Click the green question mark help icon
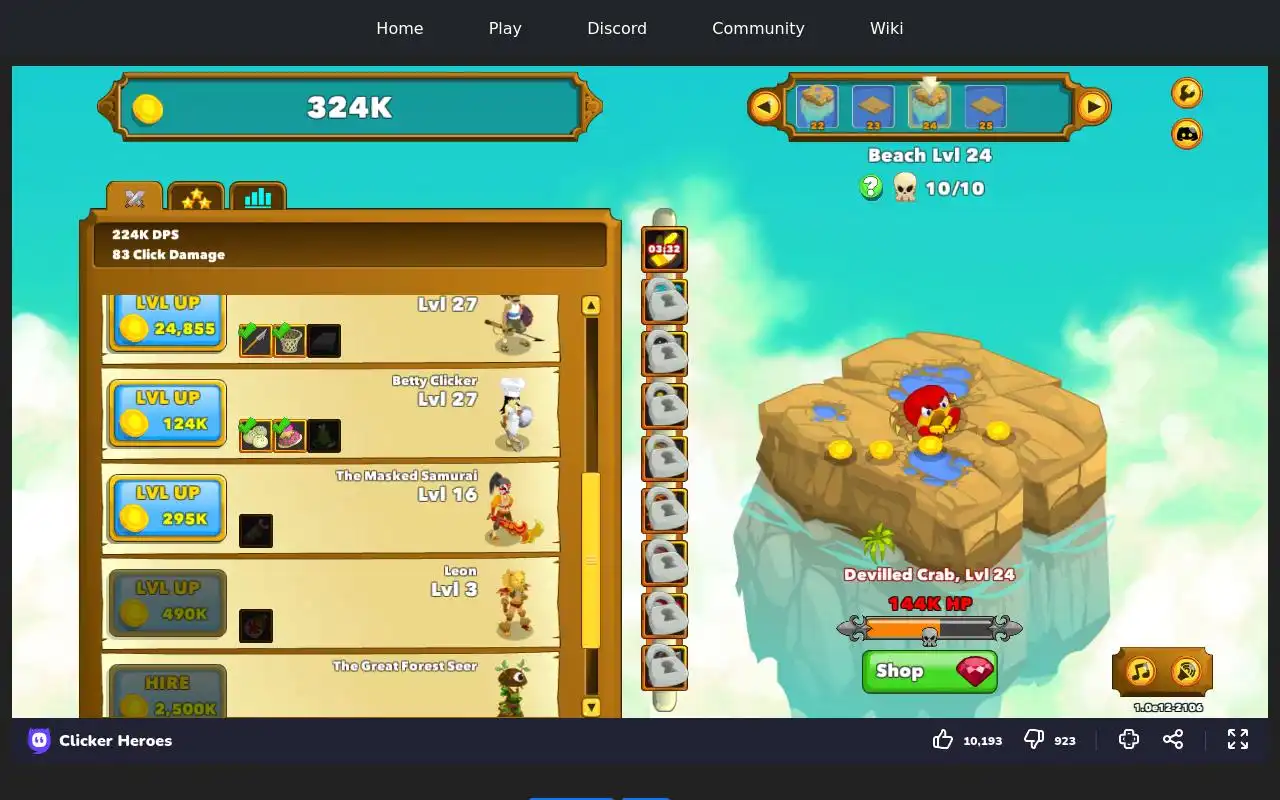 (x=871, y=187)
